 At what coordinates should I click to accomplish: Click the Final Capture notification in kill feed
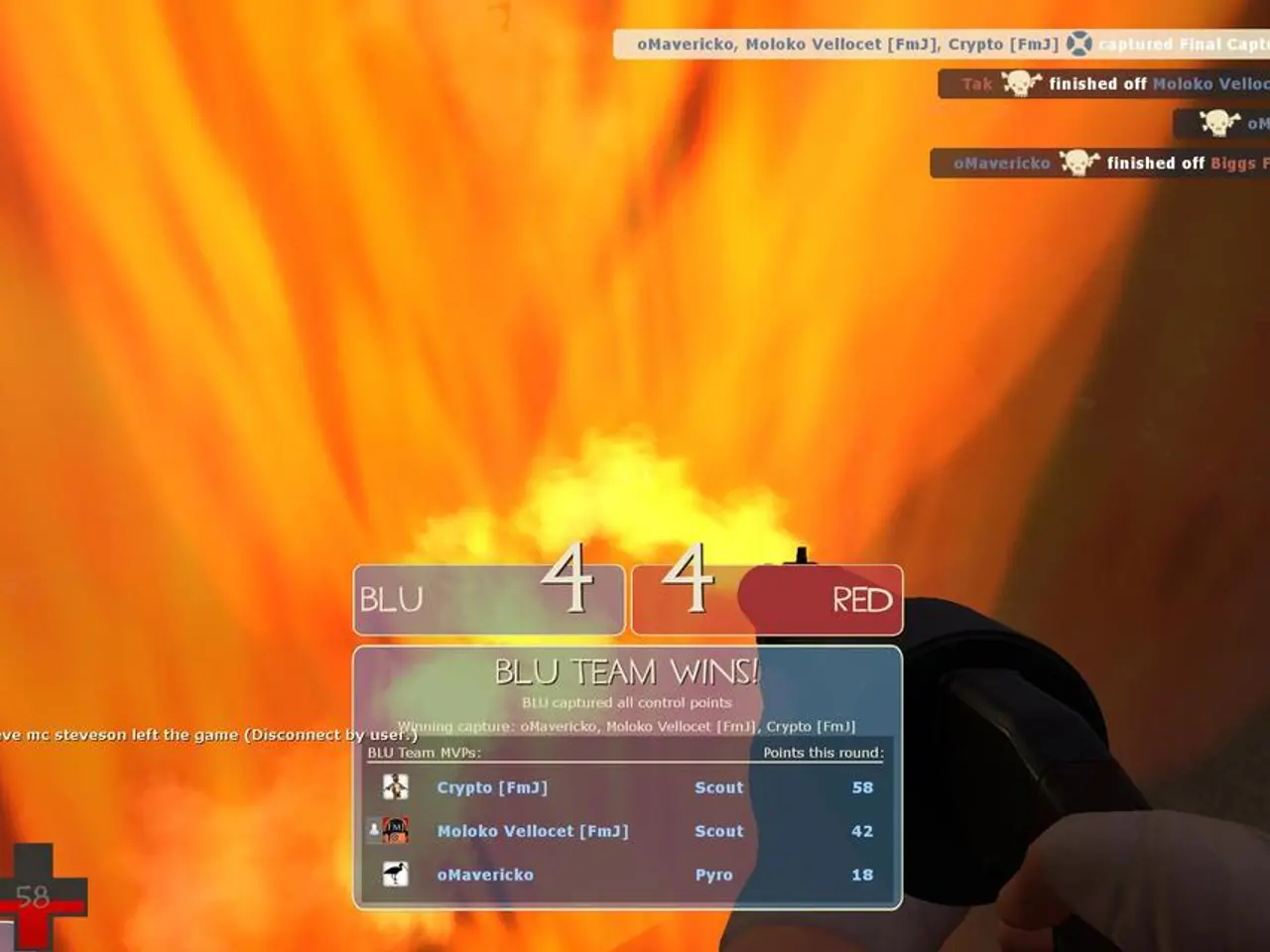[941, 45]
